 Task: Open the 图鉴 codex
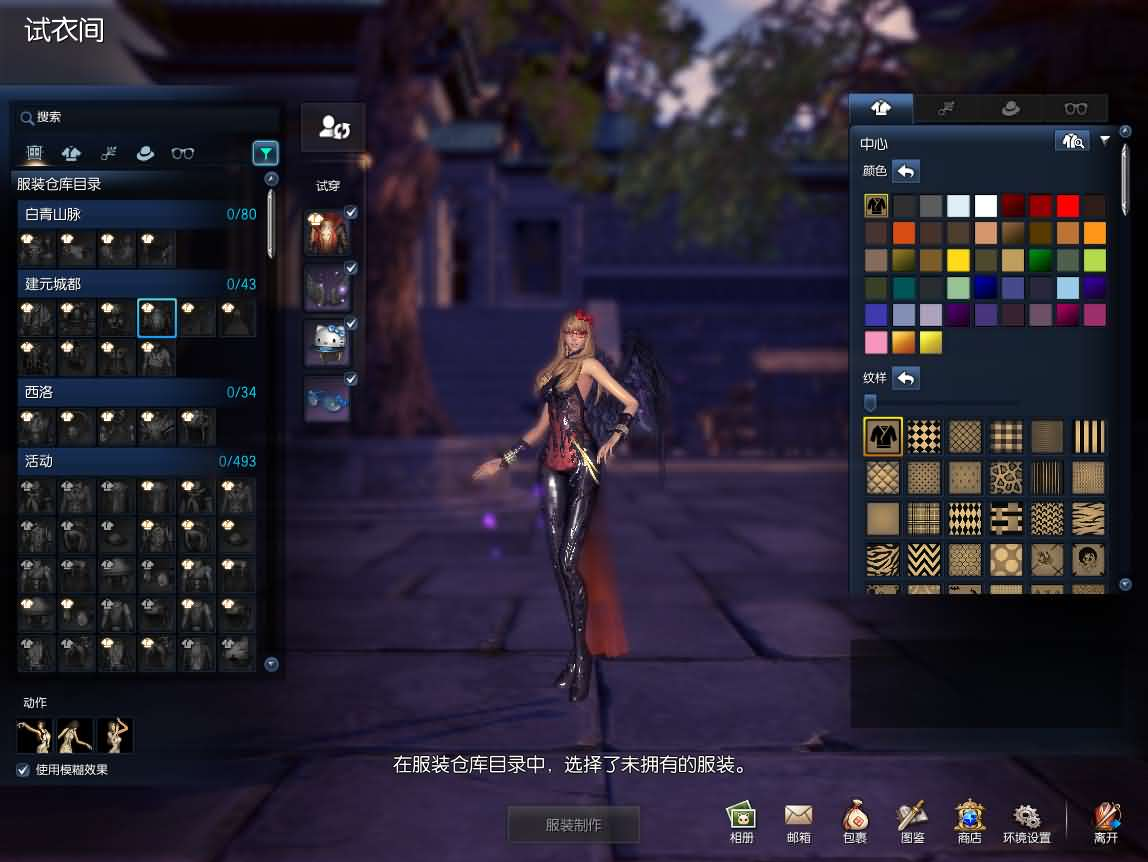pos(912,822)
